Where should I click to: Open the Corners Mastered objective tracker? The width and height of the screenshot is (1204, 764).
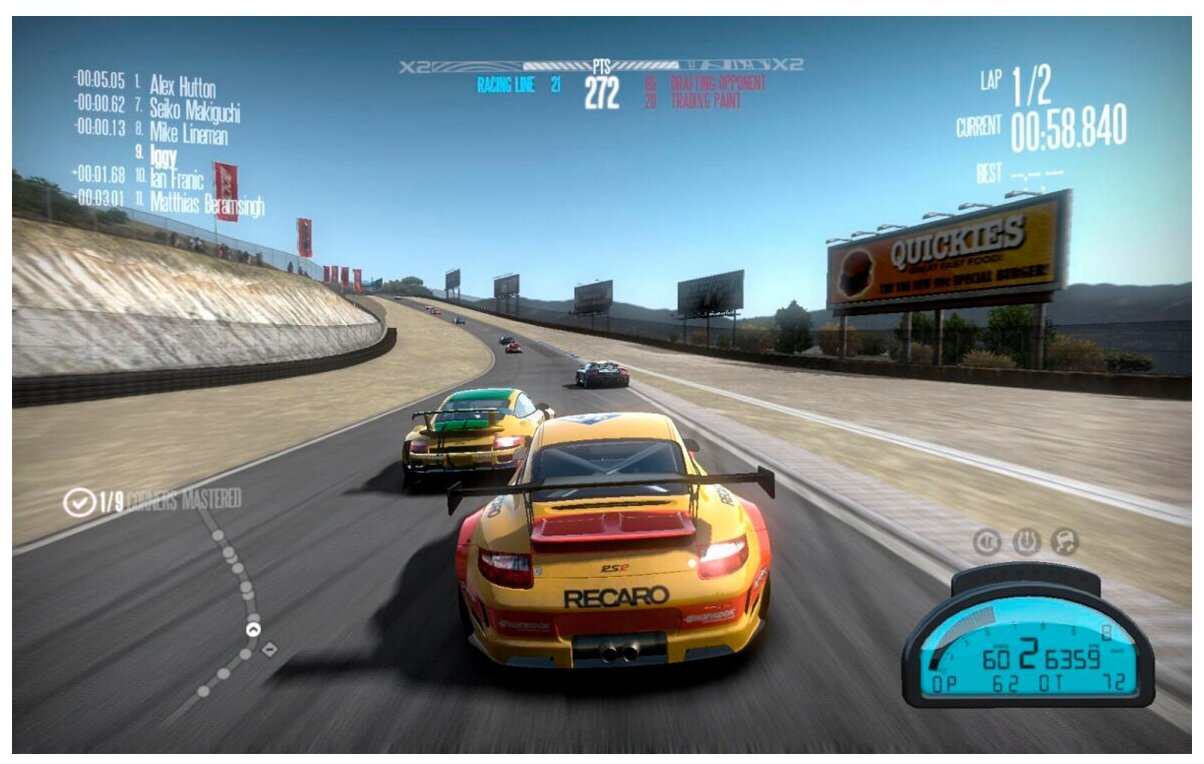pyautogui.click(x=153, y=500)
